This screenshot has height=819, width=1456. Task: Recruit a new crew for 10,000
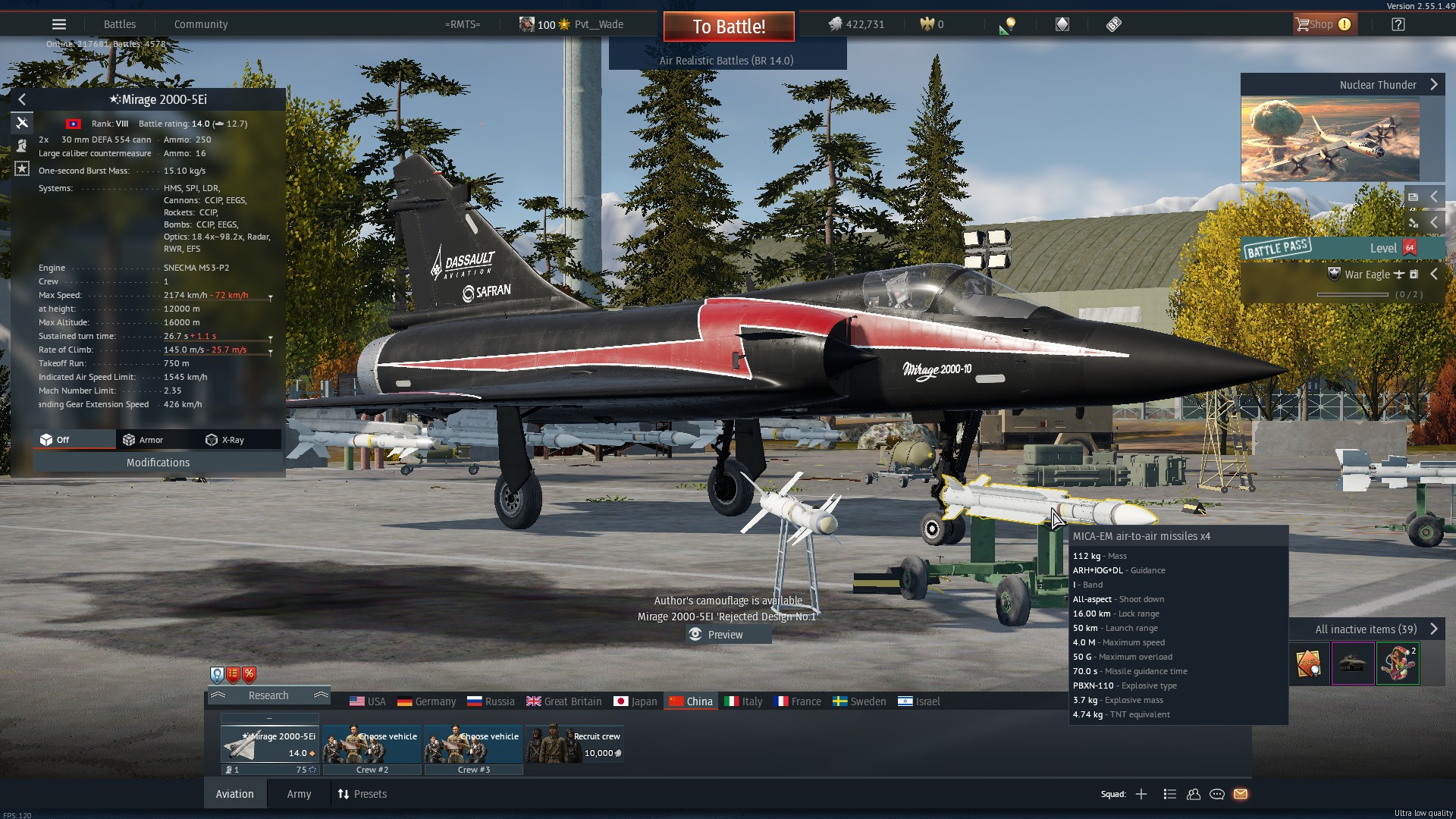[x=575, y=743]
